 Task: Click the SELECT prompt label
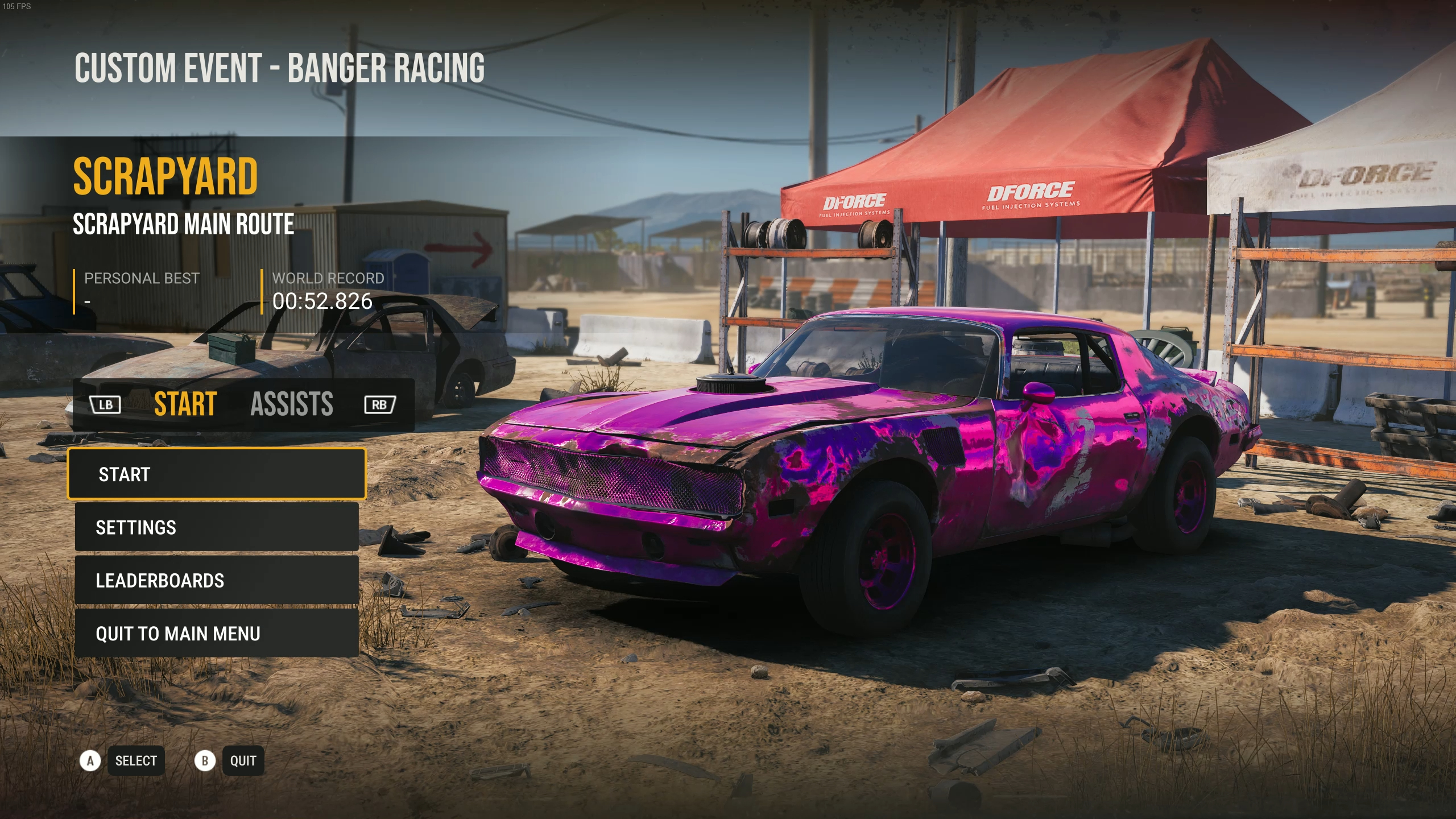point(136,760)
